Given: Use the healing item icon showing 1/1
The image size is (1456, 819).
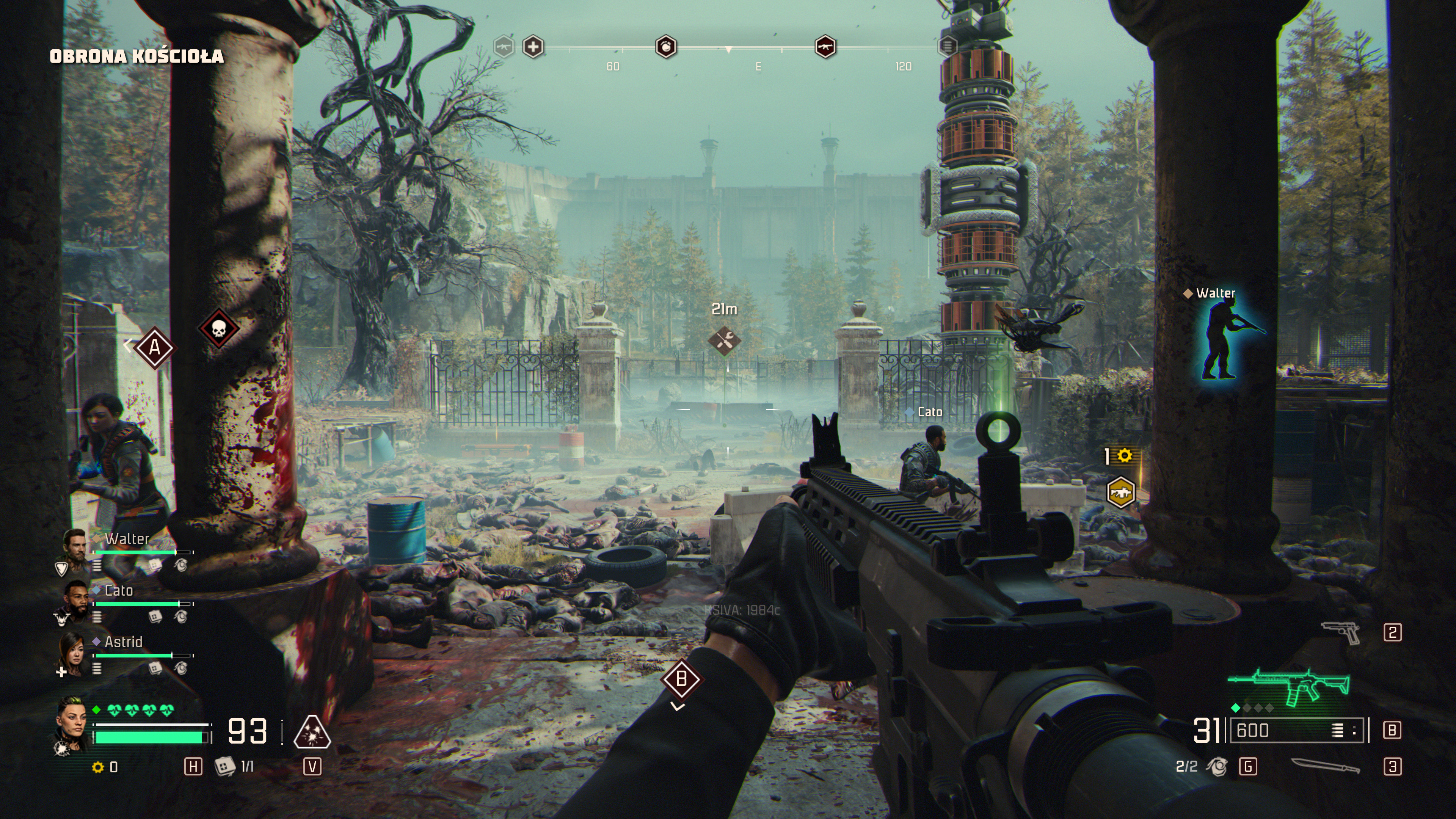Looking at the screenshot, I should (x=224, y=766).
